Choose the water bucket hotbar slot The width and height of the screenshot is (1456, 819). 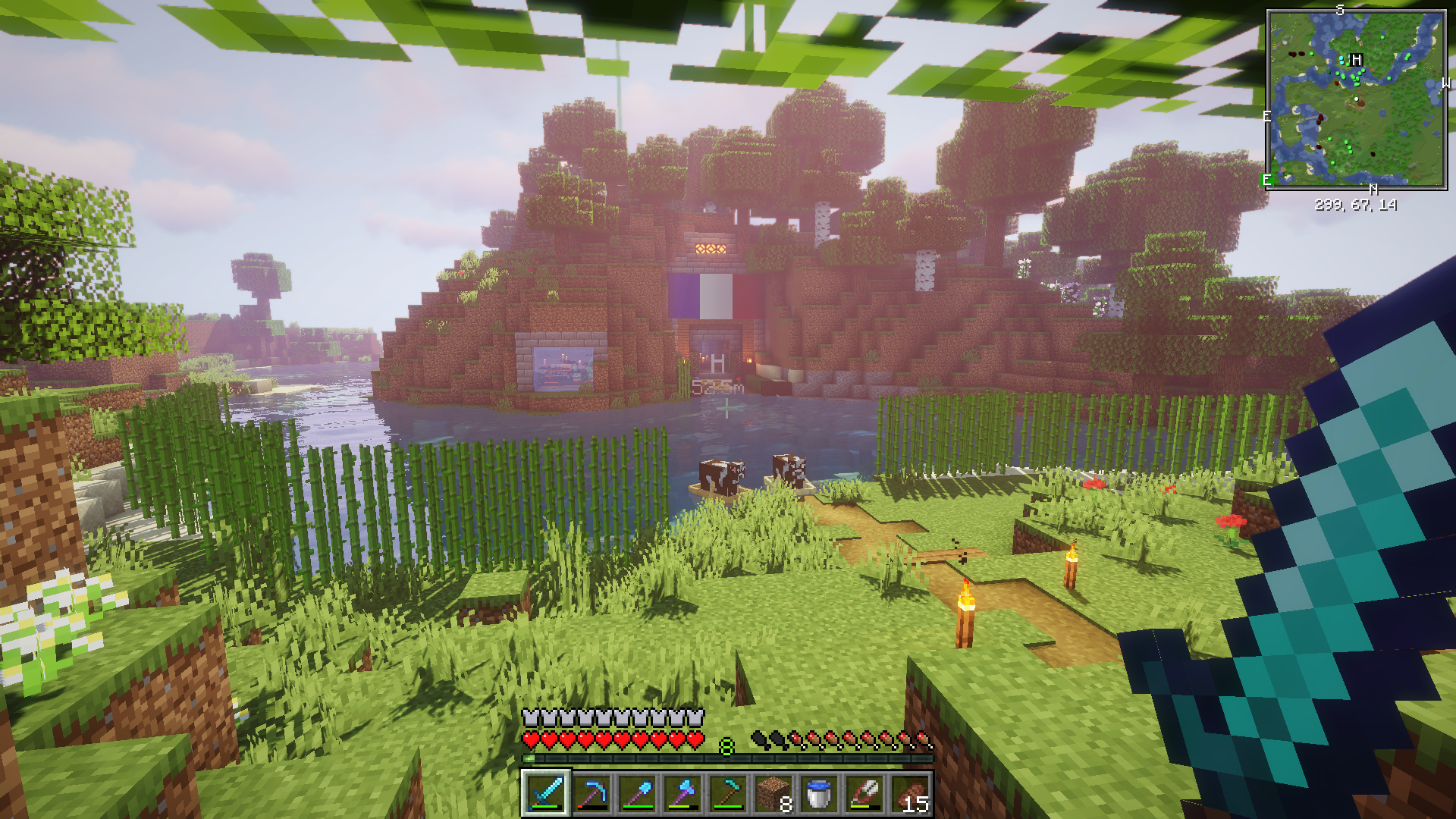(x=818, y=793)
